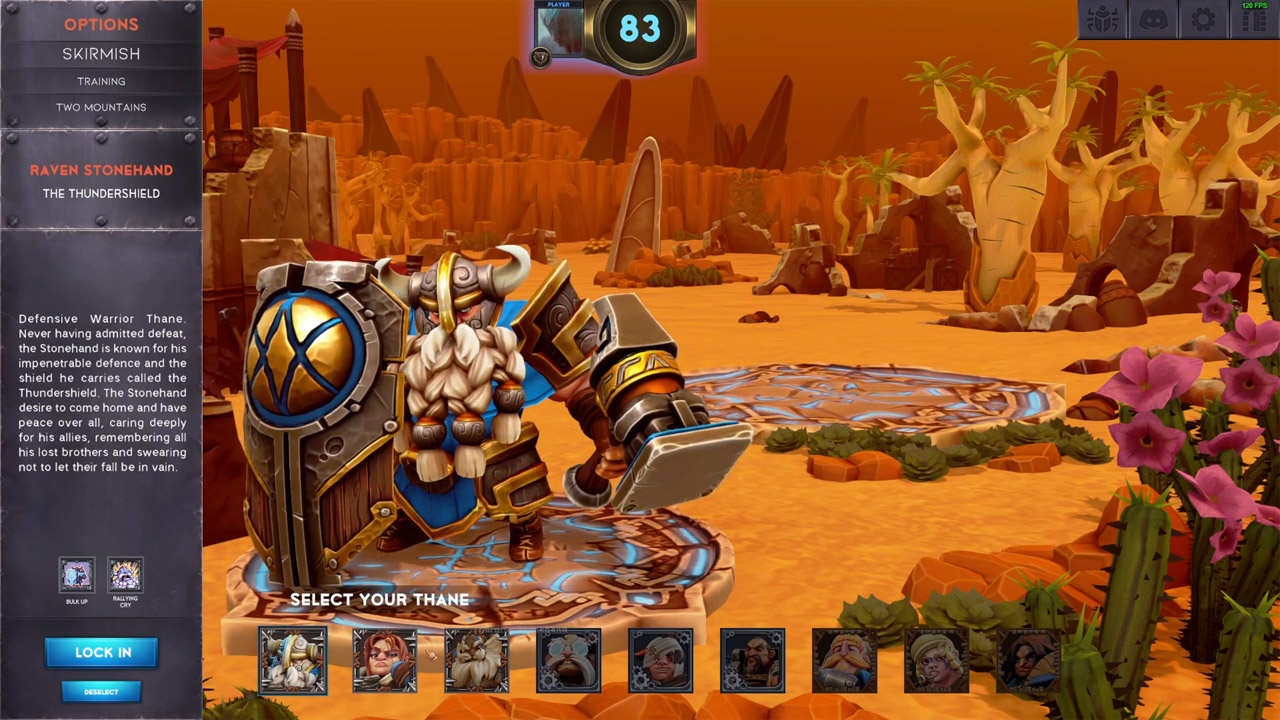This screenshot has height=720, width=1280.
Task: Click the bug report beetle icon
Action: [x=1101, y=19]
